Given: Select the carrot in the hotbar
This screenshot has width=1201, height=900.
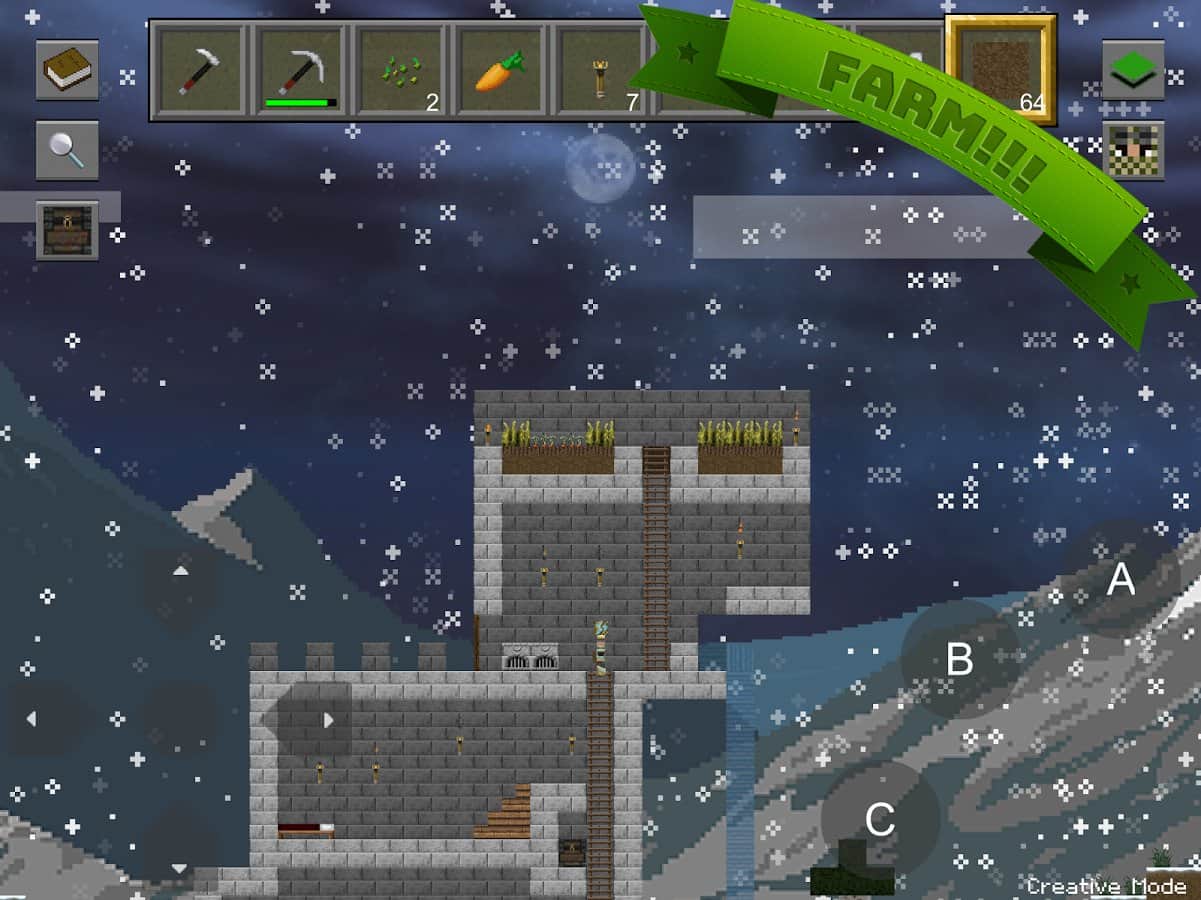Looking at the screenshot, I should [501, 71].
